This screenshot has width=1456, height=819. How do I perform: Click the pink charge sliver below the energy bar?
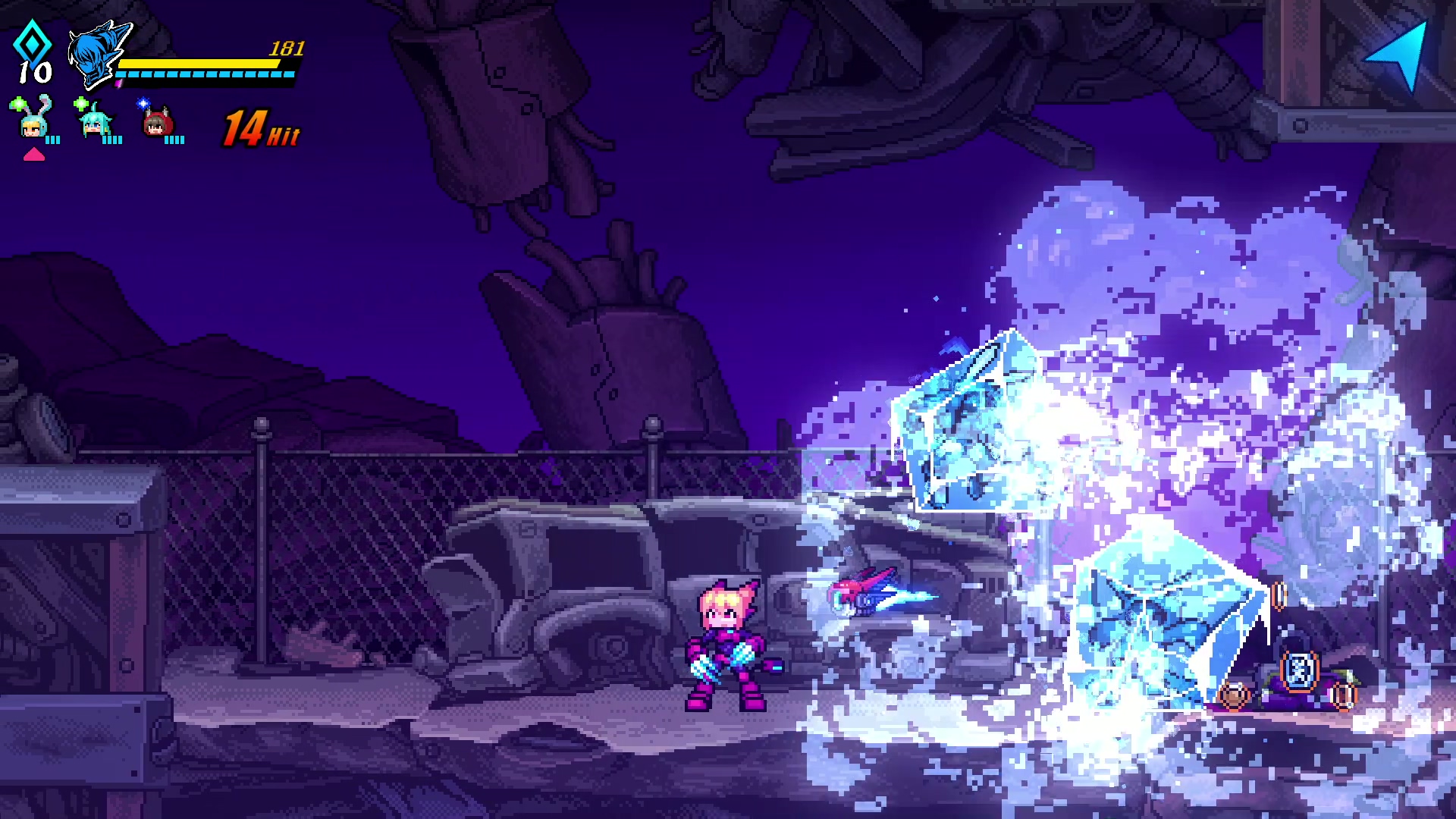[x=118, y=85]
